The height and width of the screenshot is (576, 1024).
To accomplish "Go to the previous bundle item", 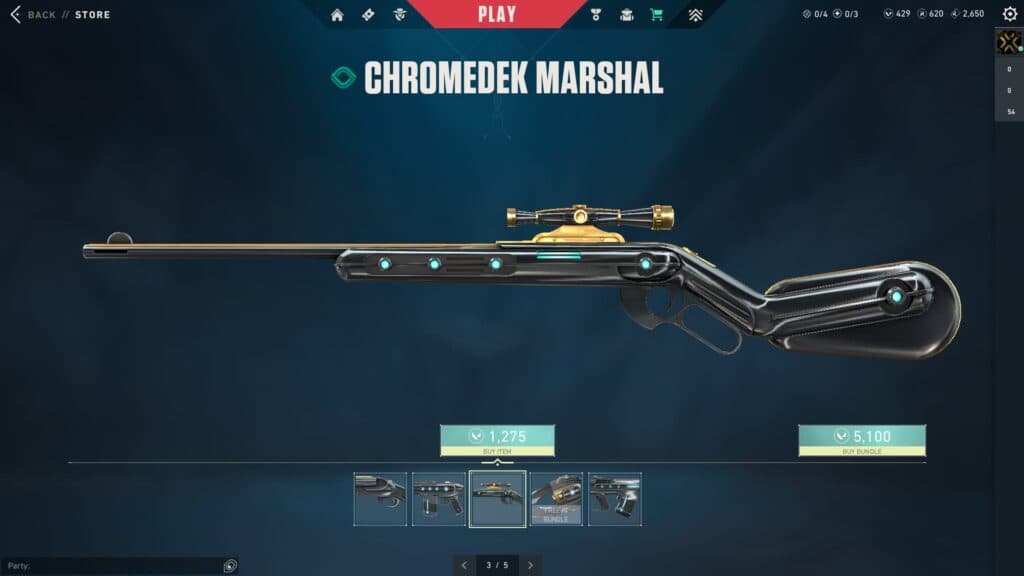I will [464, 565].
